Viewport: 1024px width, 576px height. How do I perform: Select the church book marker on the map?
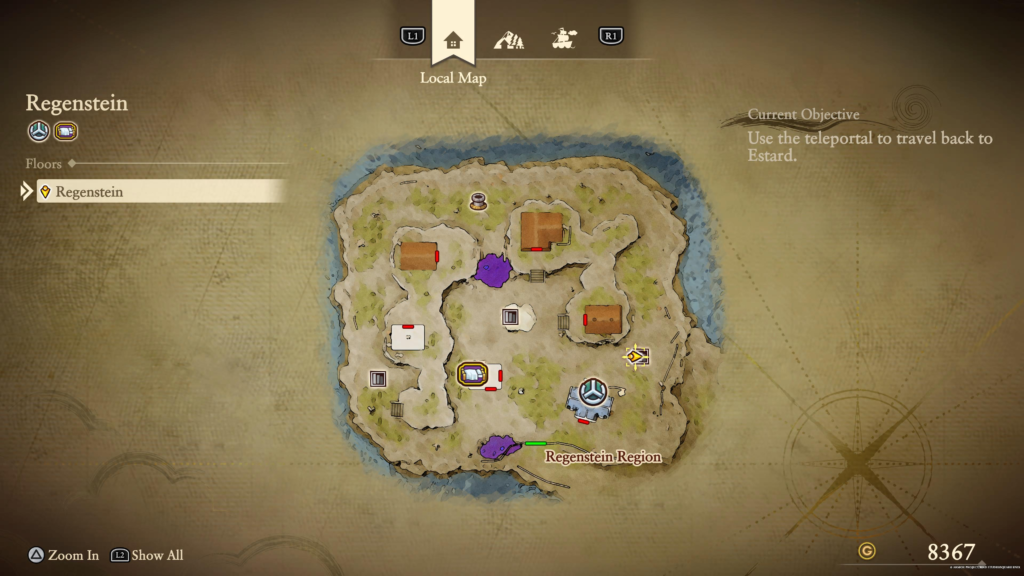pos(472,374)
